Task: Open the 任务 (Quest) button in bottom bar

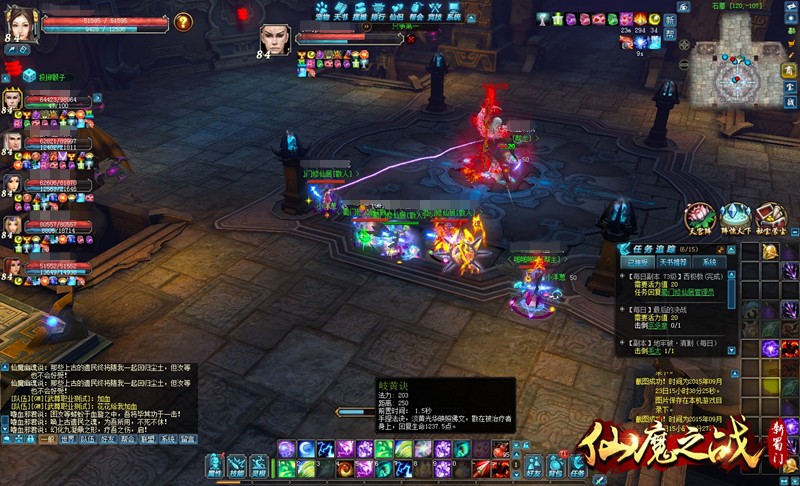Action: coord(576,467)
